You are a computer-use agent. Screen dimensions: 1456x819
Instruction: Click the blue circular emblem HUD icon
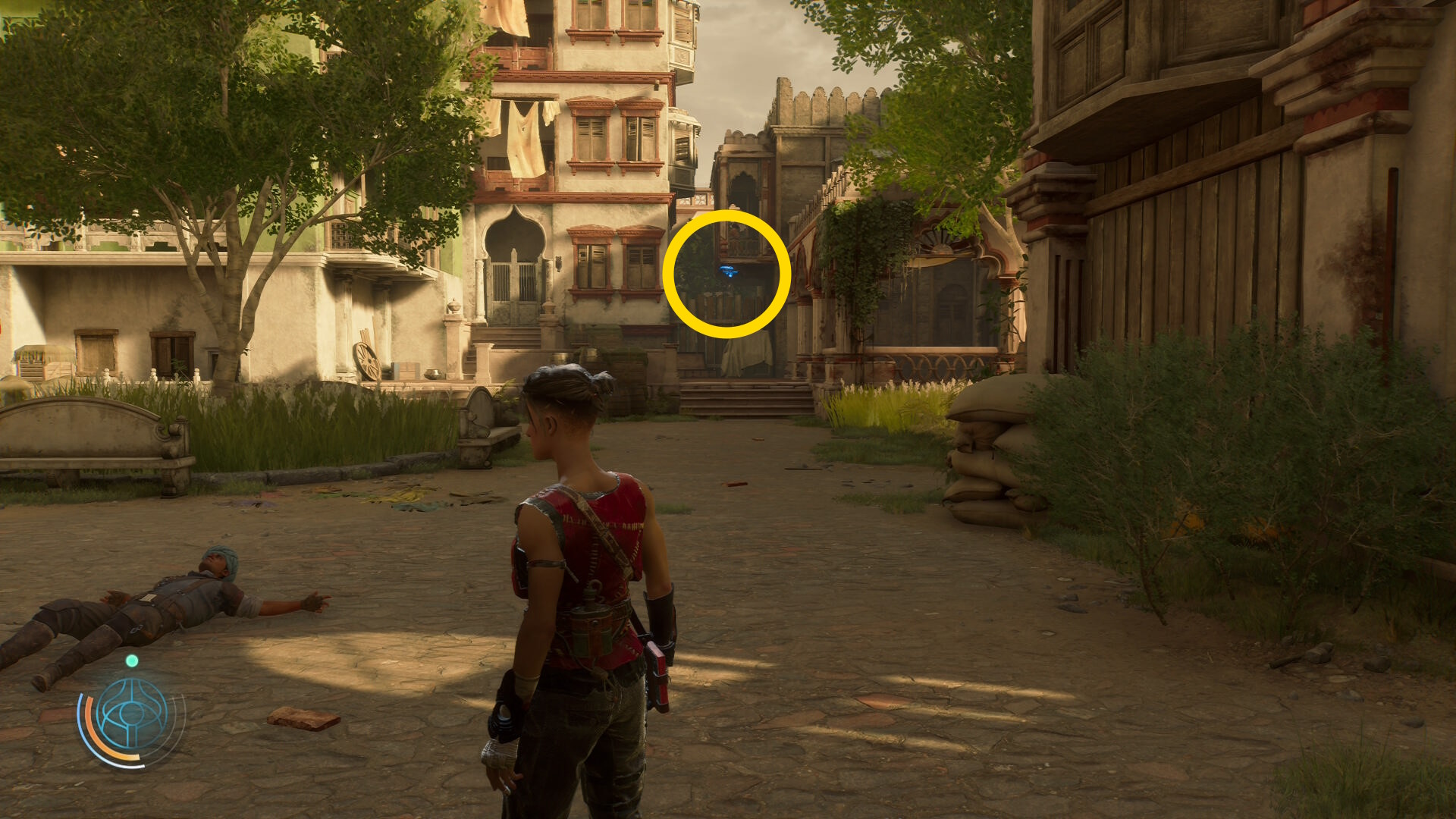(133, 714)
